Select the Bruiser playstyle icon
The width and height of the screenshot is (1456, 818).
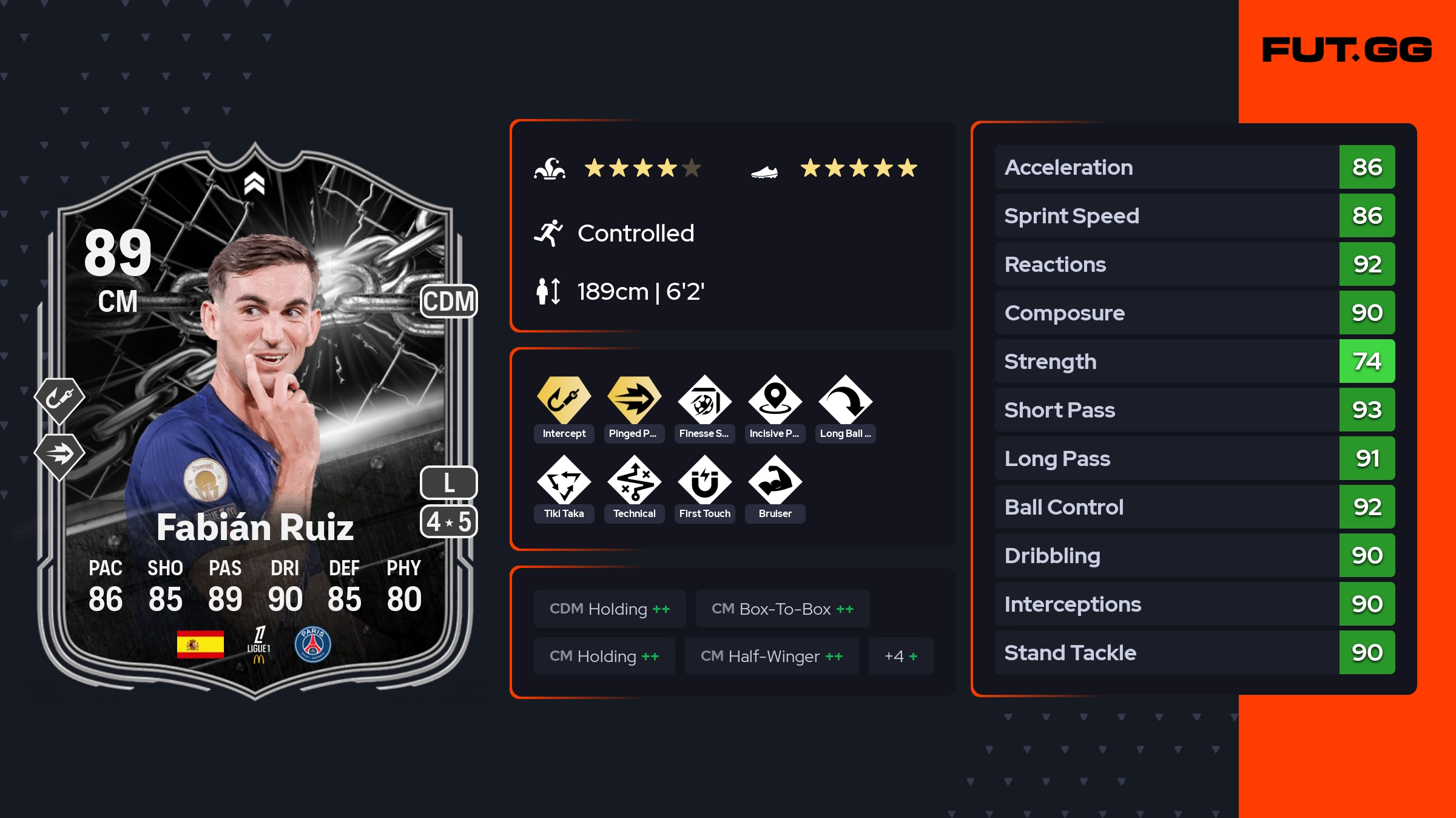[x=775, y=481]
